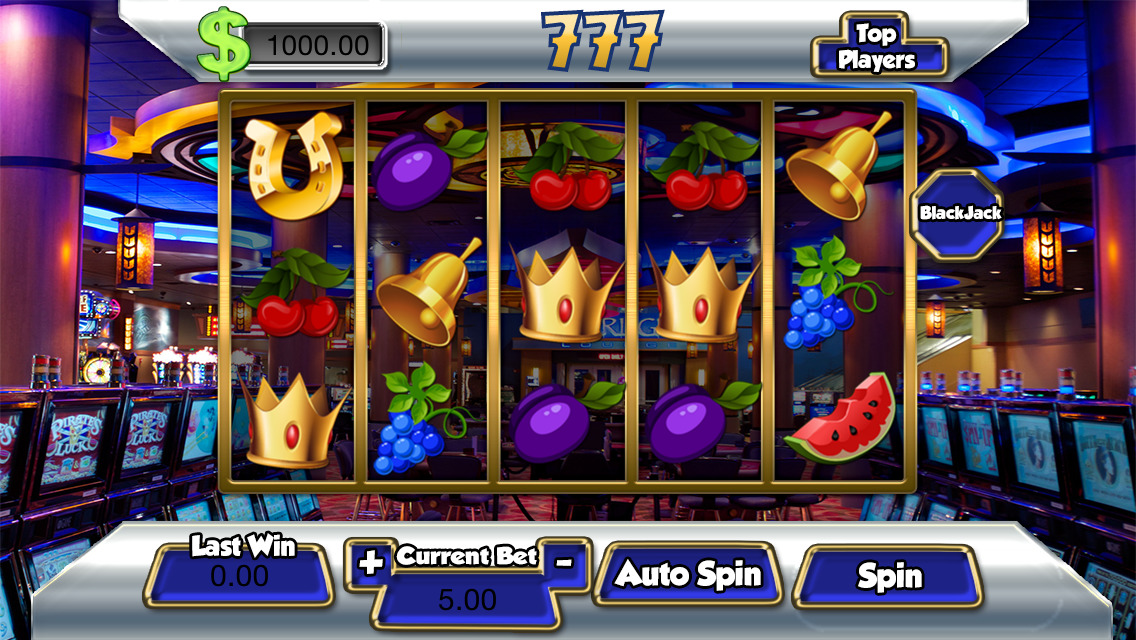Switch to the BlackJack game
This screenshot has height=640, width=1136.
[960, 212]
